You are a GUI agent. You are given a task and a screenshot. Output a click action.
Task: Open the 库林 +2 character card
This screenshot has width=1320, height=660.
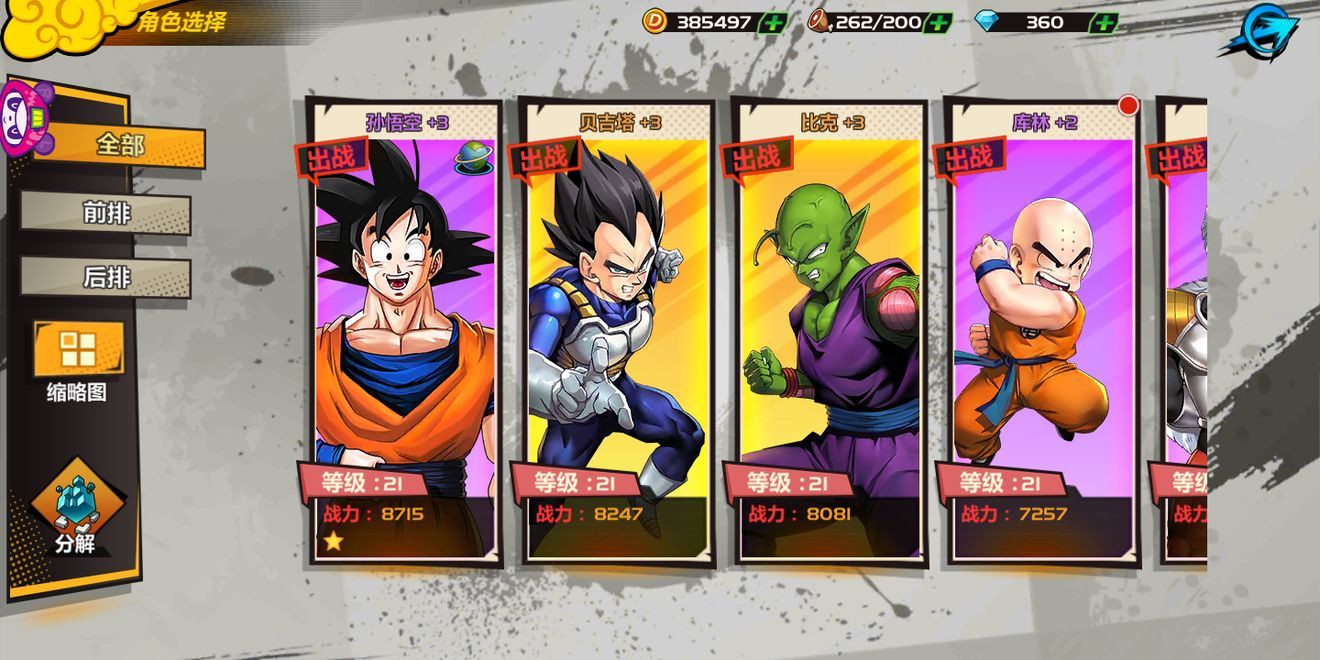point(1043,330)
